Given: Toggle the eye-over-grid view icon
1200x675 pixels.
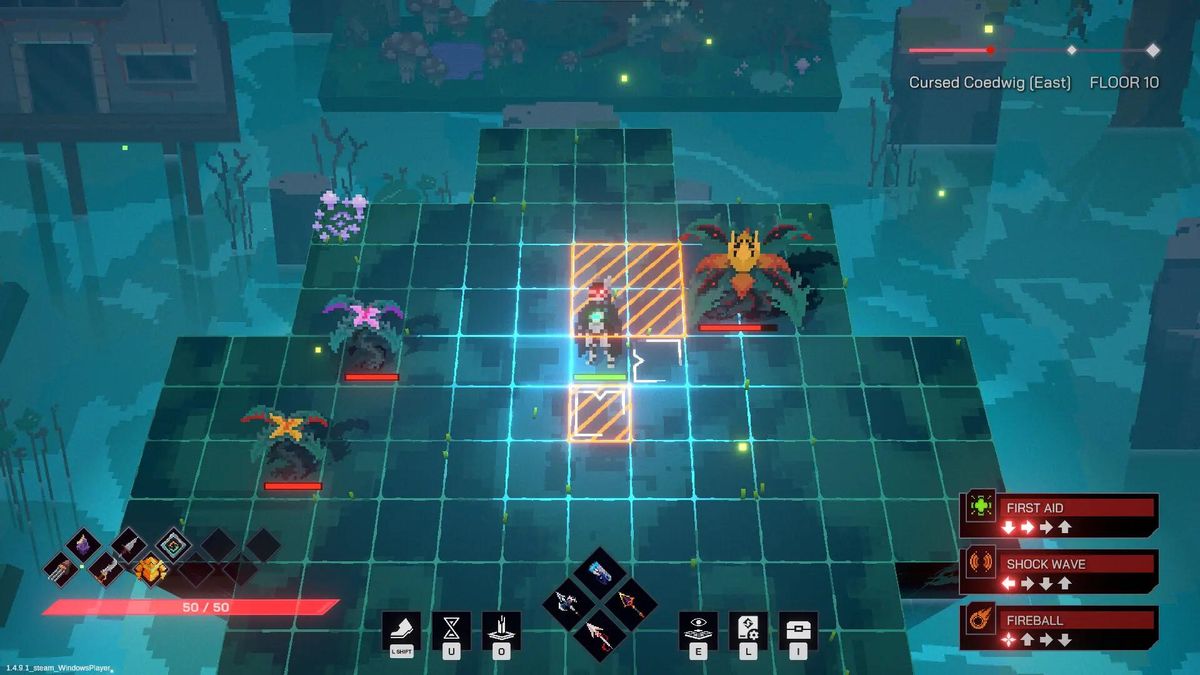Looking at the screenshot, I should [698, 628].
